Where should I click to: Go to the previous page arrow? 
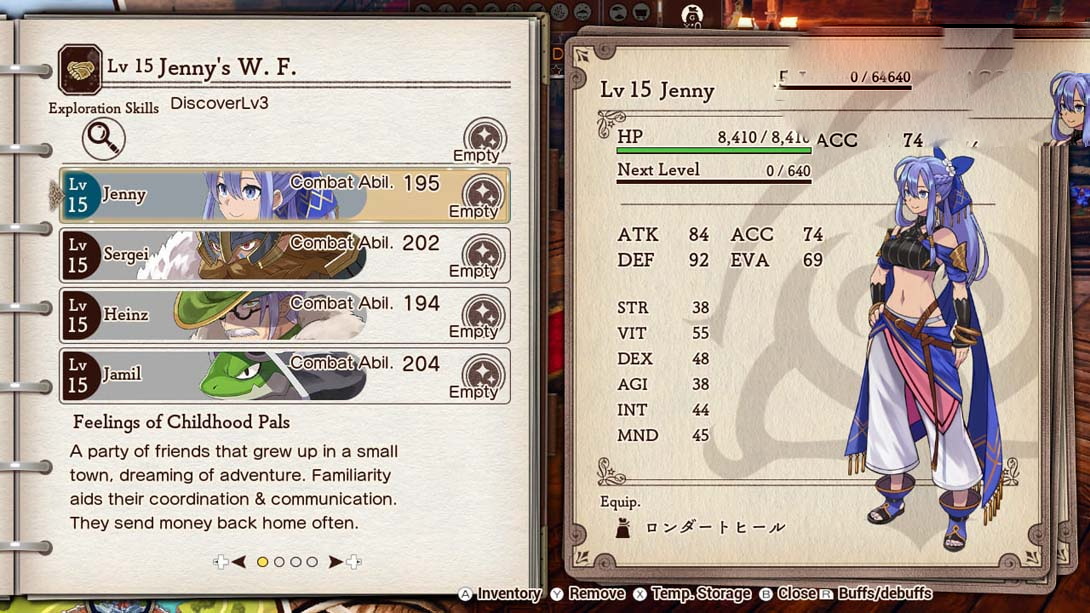point(238,562)
